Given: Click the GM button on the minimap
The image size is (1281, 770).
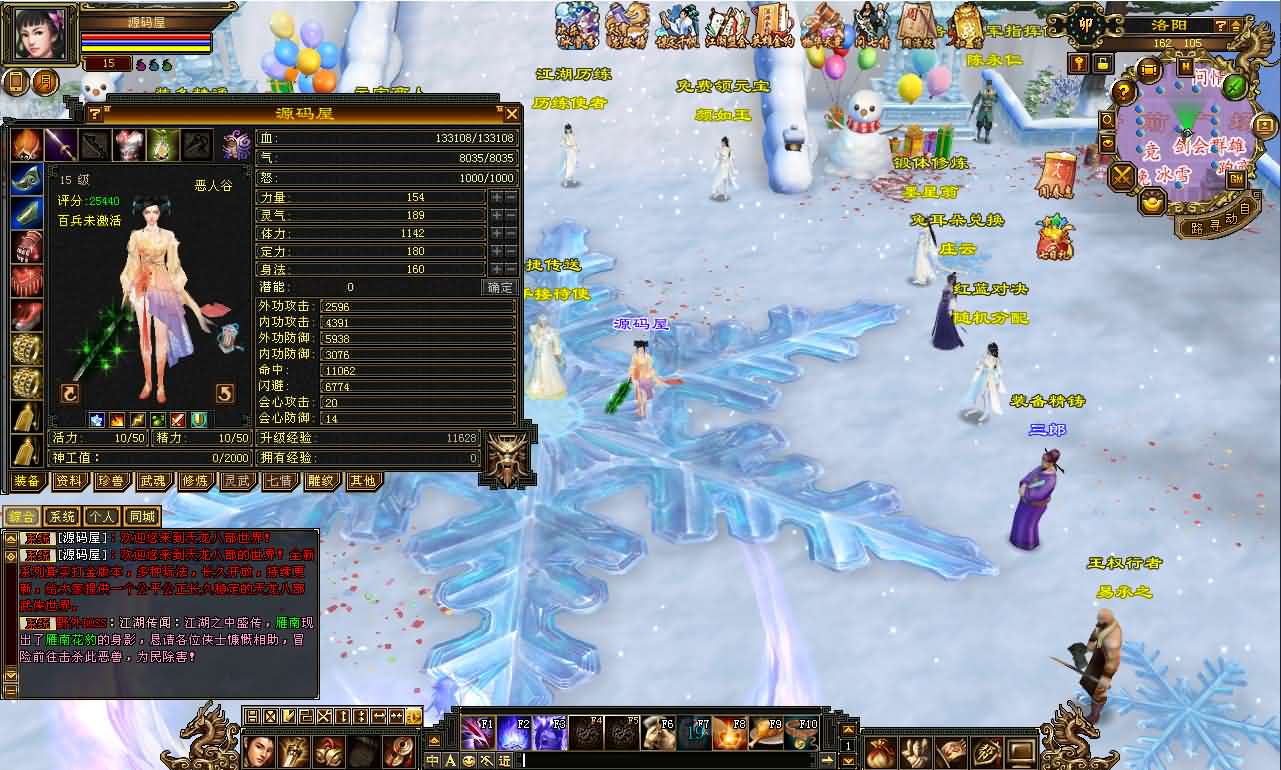Looking at the screenshot, I should pos(1236,179).
